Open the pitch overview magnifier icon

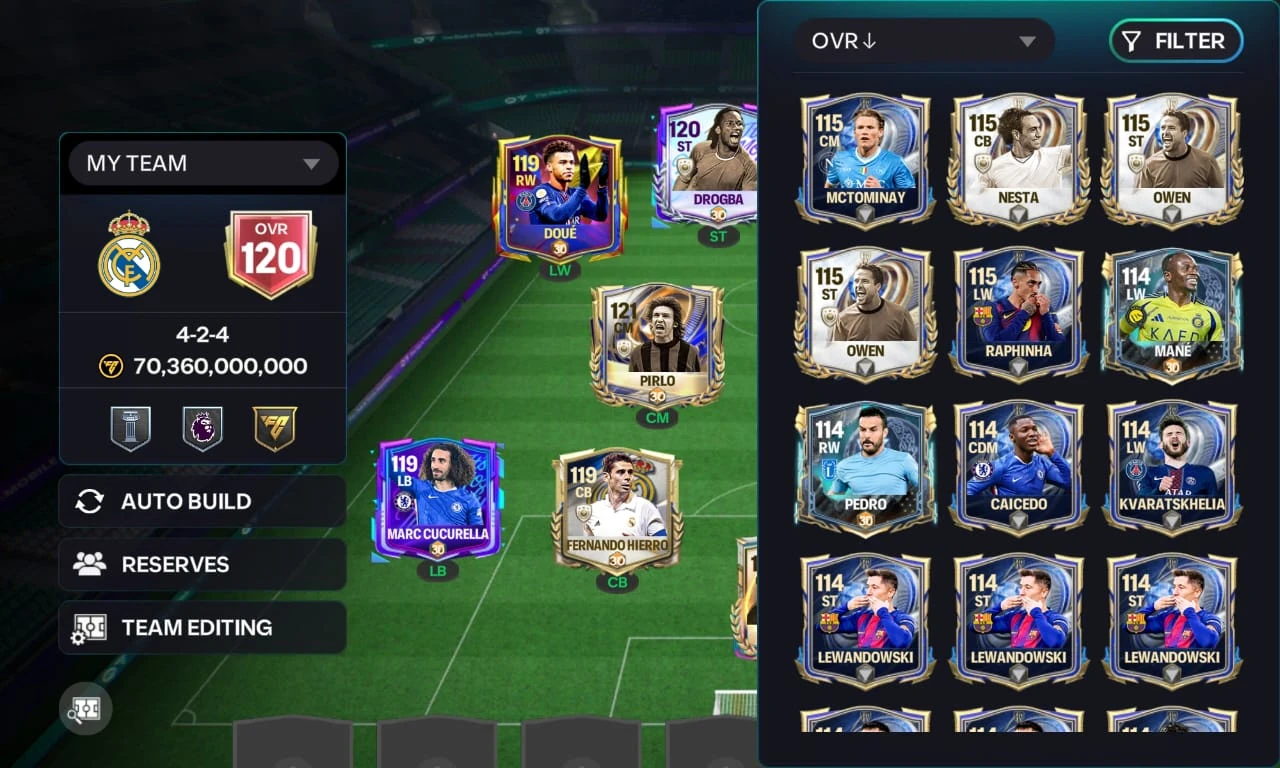pyautogui.click(x=85, y=708)
